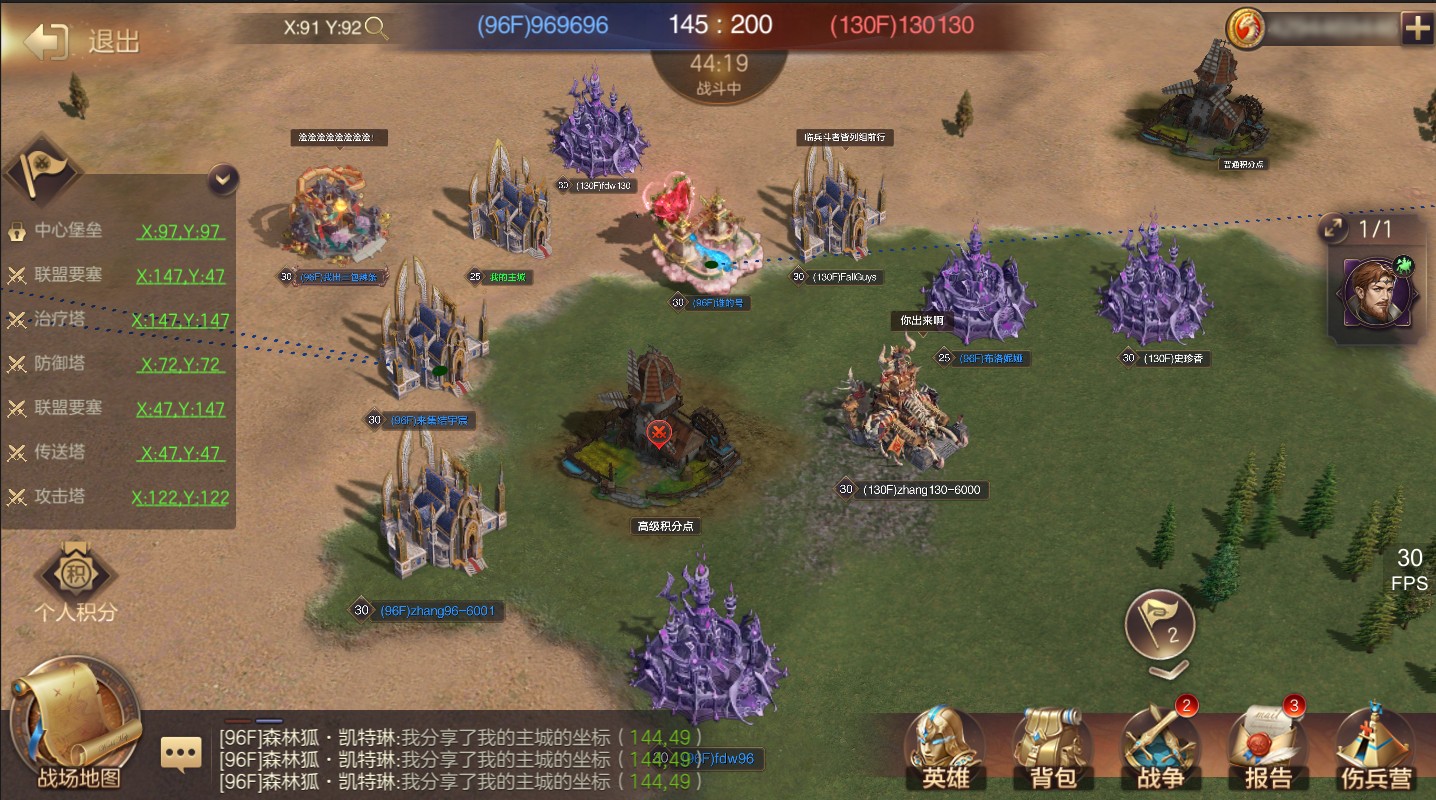Go to 治疗塔 coordinates link

coord(180,320)
